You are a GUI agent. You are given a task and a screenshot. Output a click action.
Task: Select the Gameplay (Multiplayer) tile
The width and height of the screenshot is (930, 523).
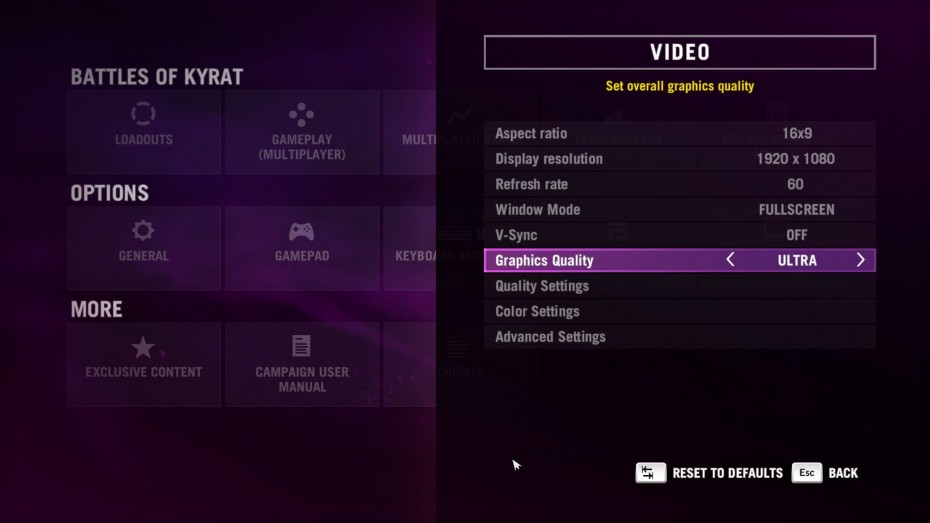(301, 131)
